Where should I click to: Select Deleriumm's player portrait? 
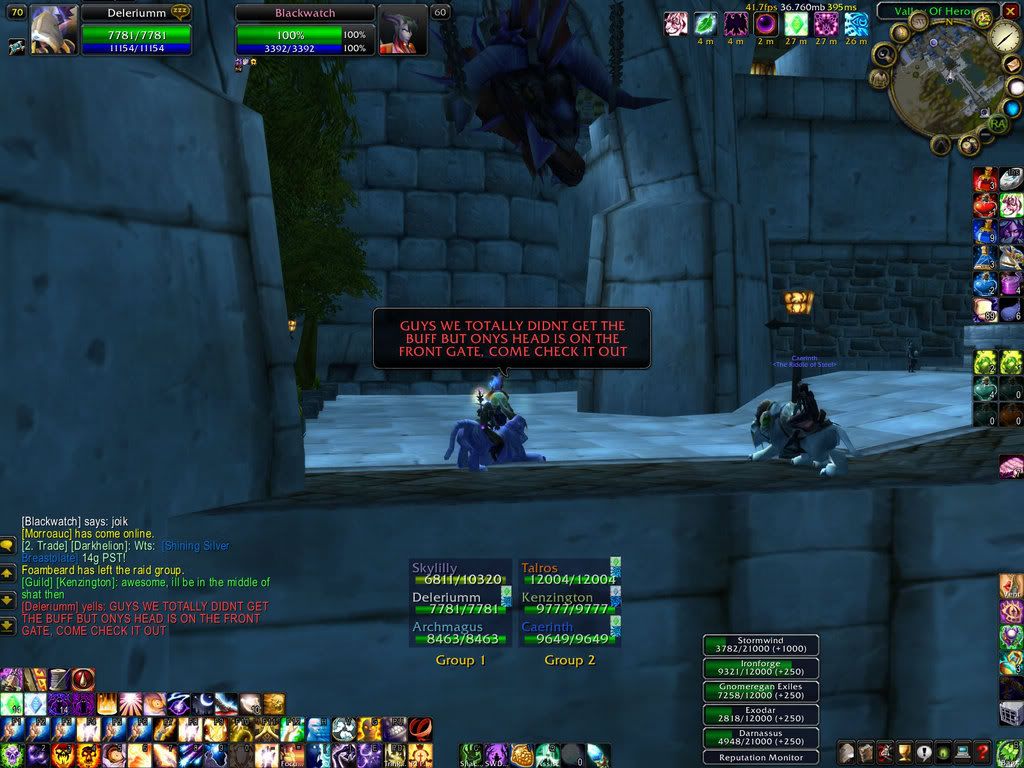coord(54,29)
